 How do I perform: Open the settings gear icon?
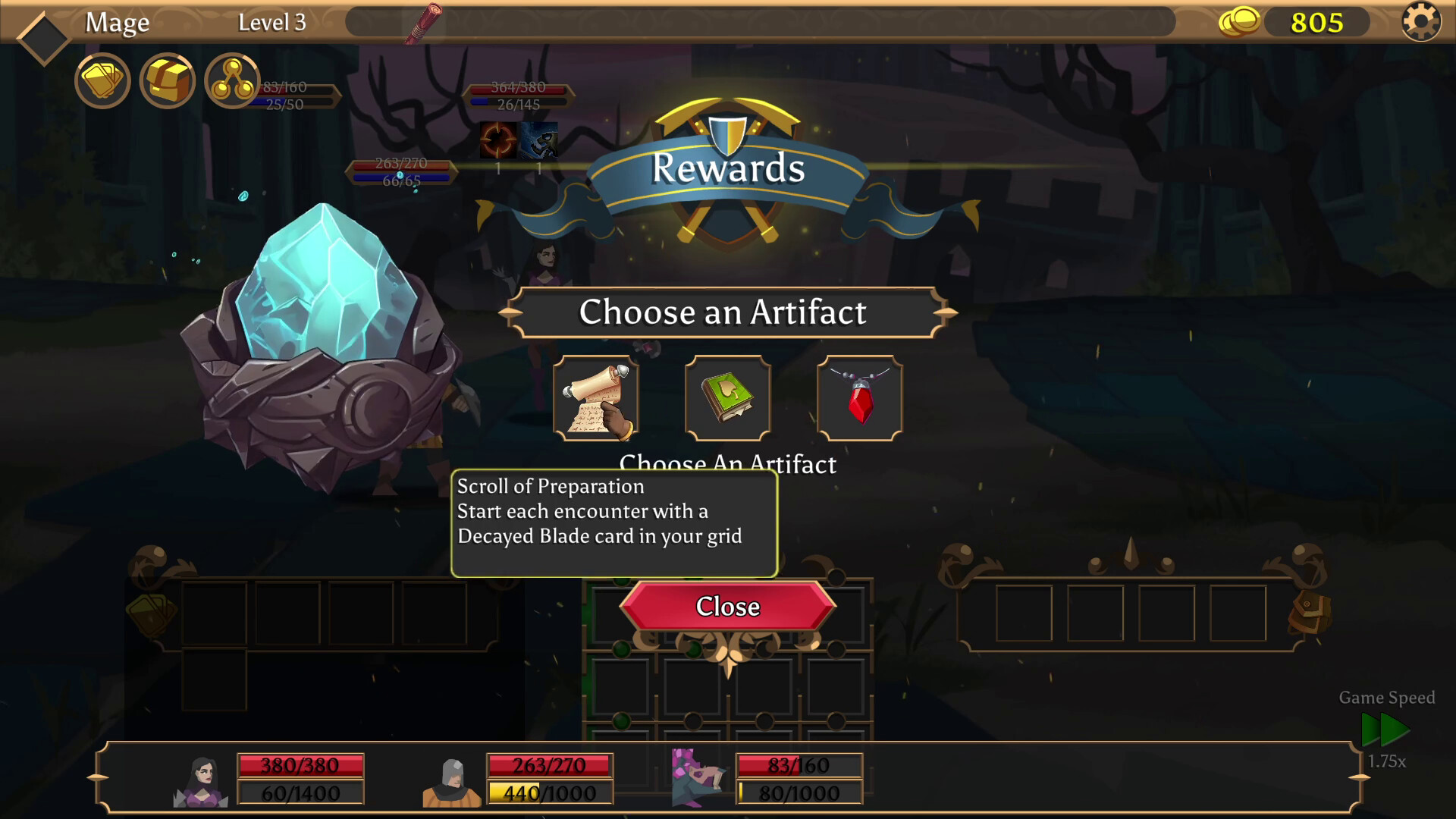[1422, 23]
